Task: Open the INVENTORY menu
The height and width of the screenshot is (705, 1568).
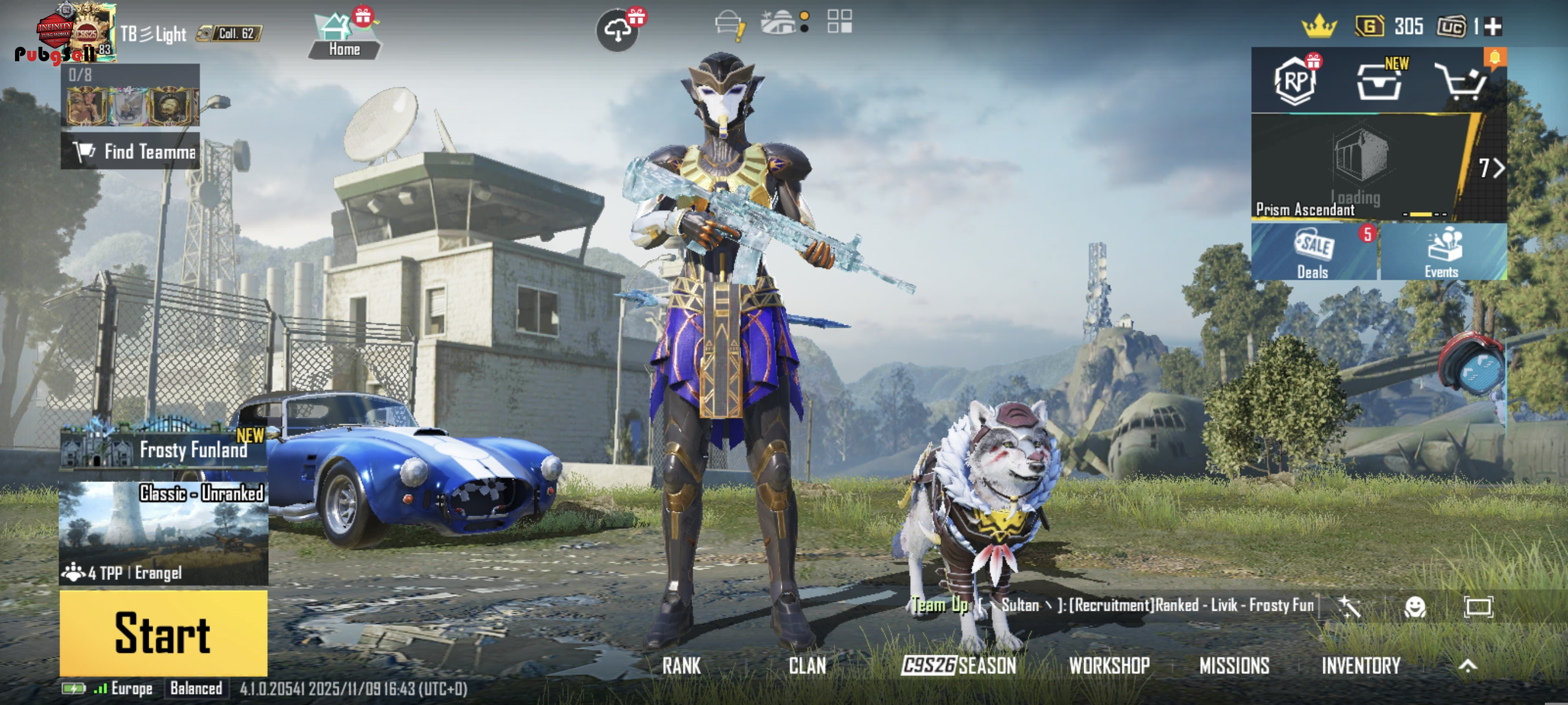Action: 1360,666
